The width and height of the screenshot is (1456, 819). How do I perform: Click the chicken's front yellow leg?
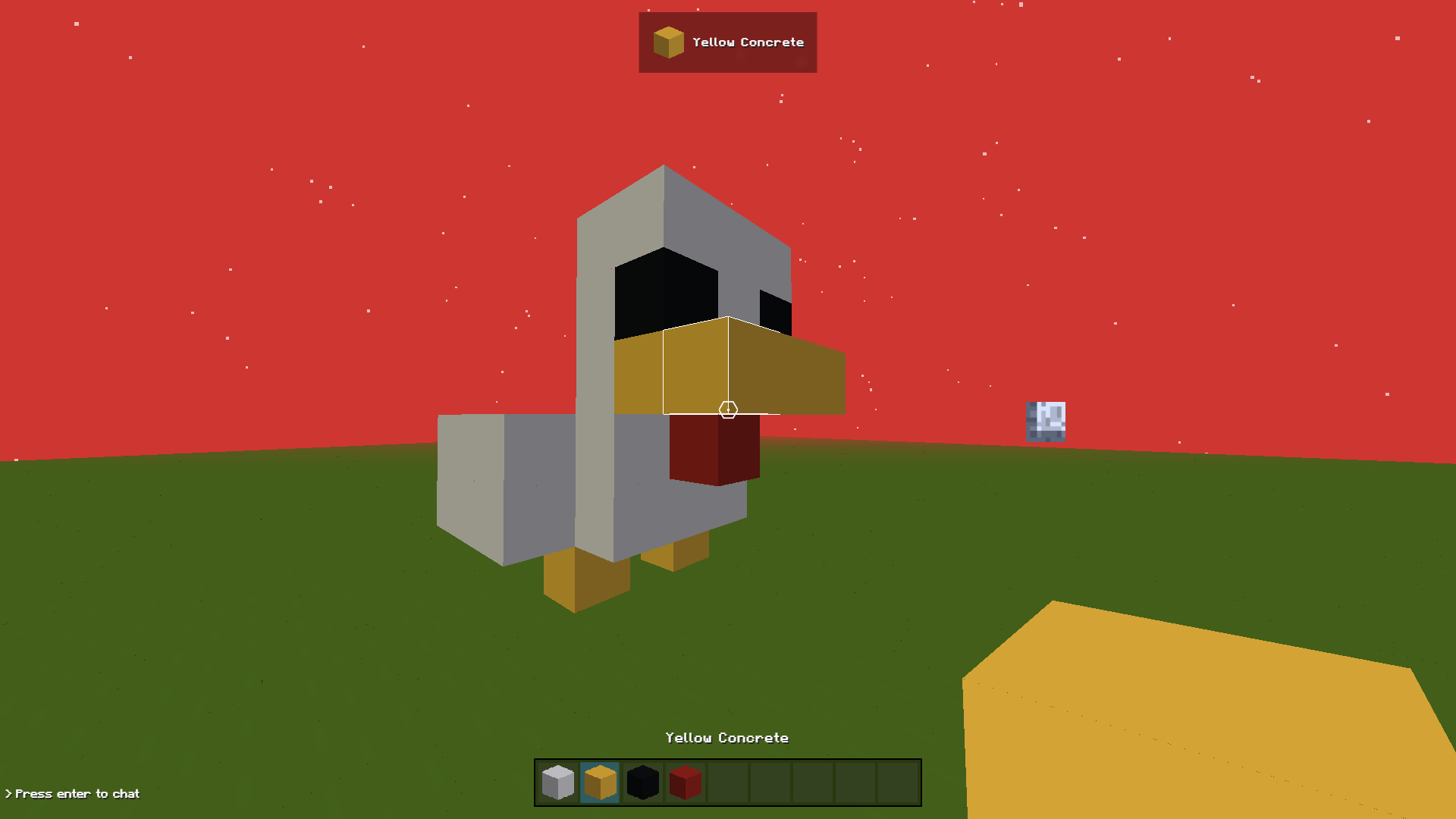[x=576, y=576]
